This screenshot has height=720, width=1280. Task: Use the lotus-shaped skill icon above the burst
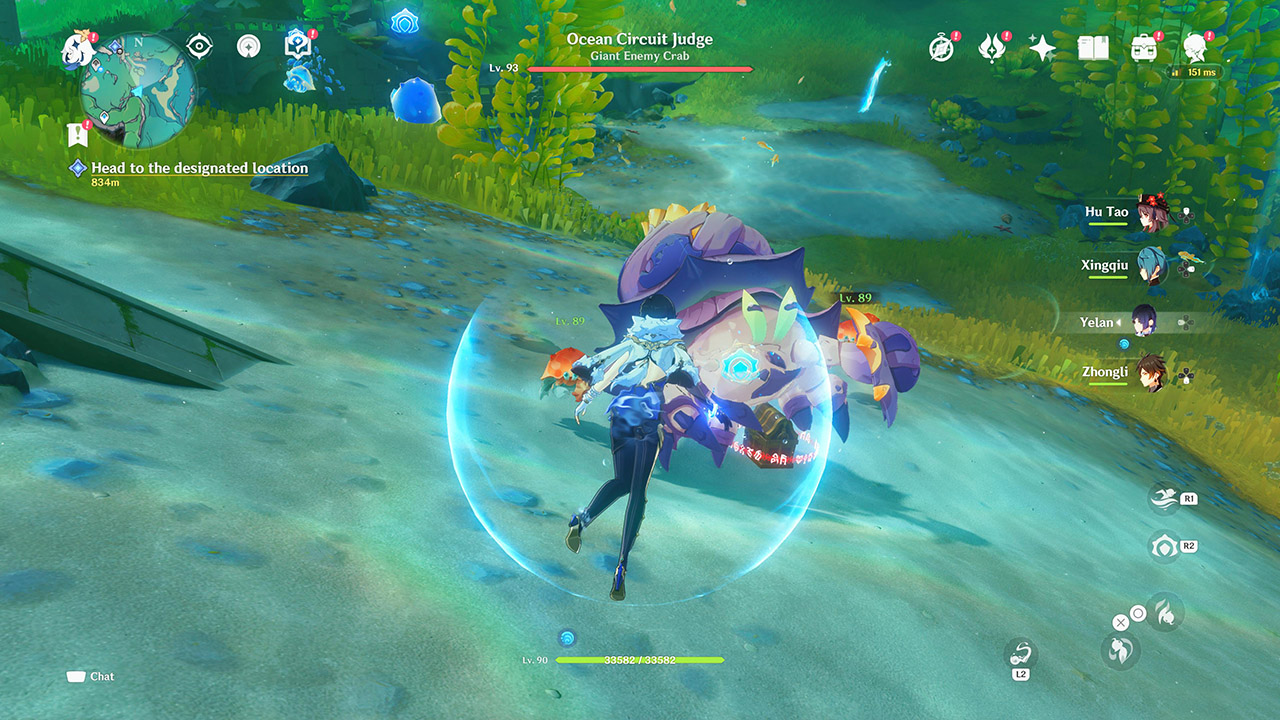coord(1163,546)
